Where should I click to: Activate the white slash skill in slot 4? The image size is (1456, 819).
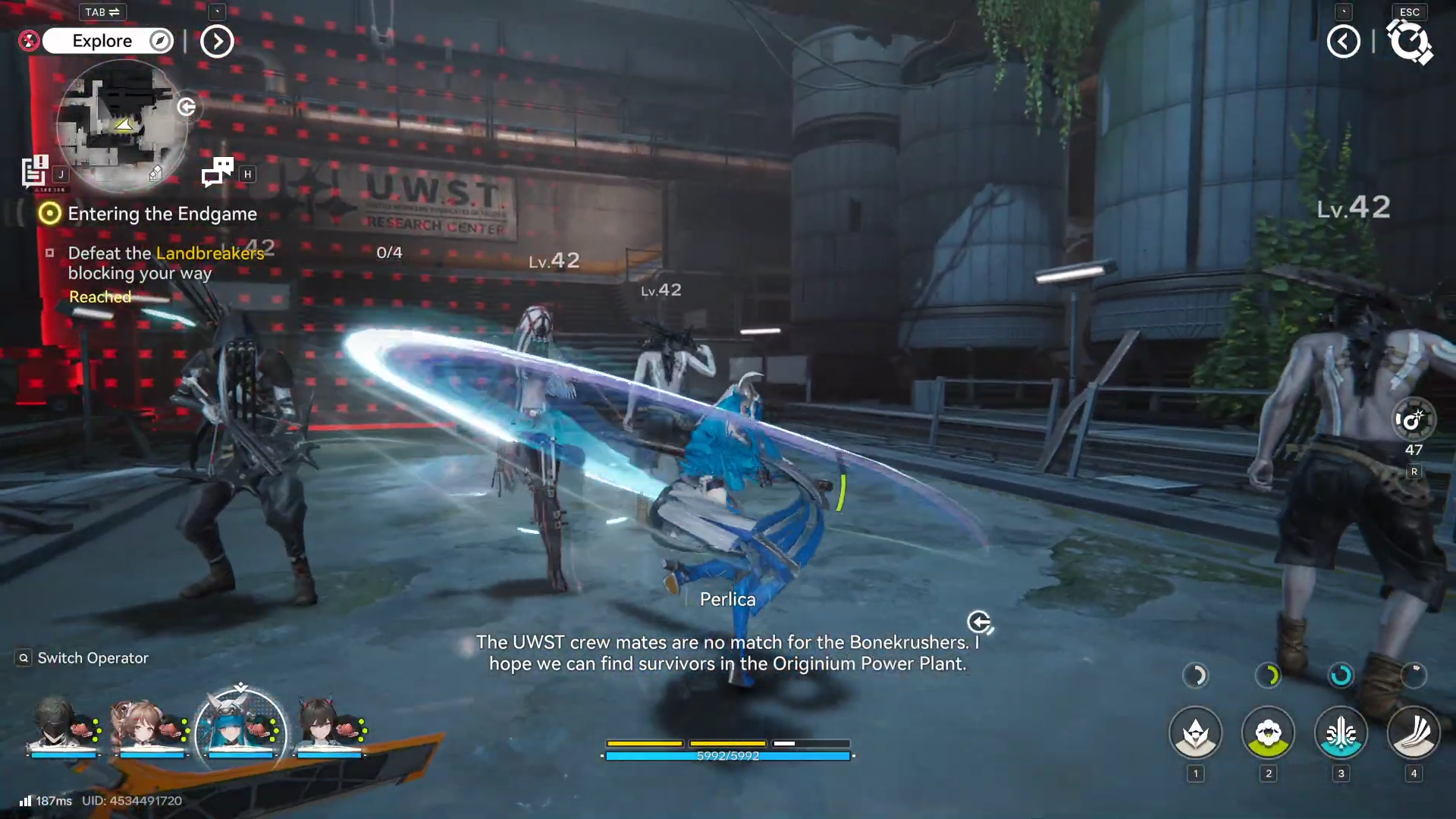1414,733
